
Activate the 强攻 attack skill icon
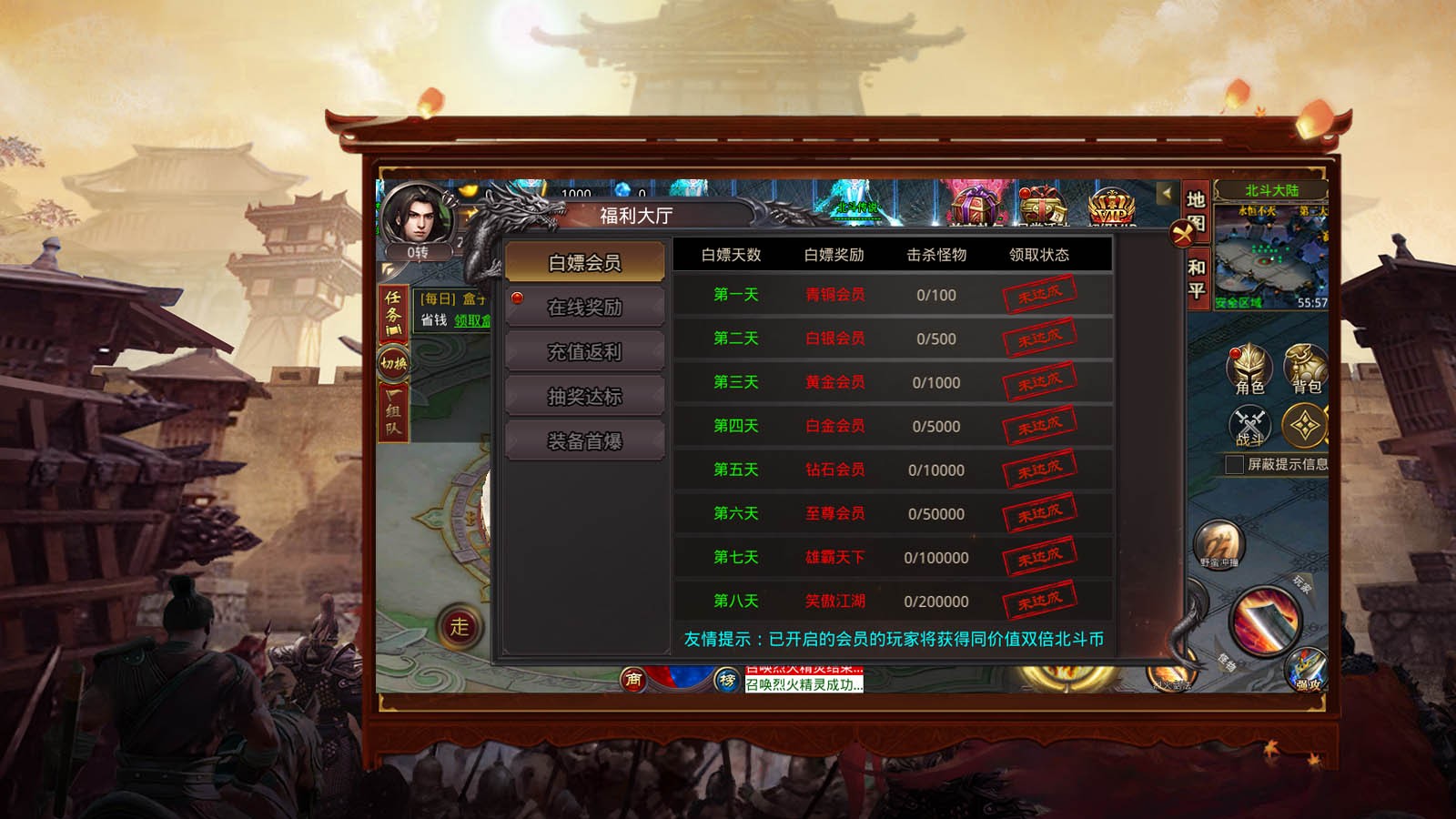pos(1307,671)
